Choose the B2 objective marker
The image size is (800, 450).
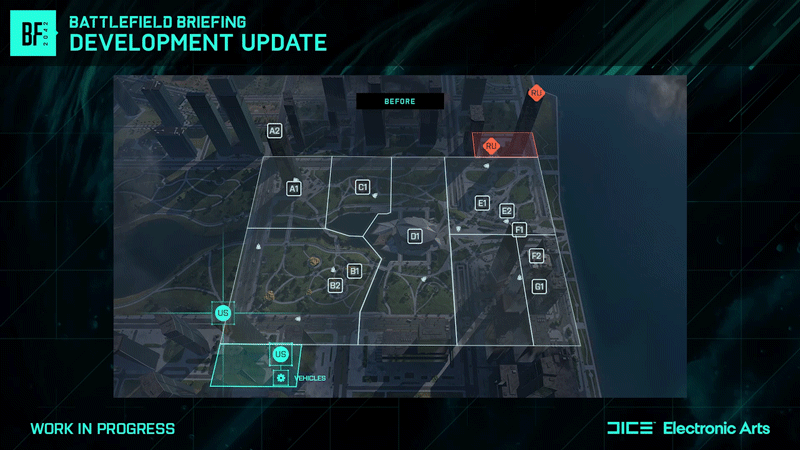[336, 286]
